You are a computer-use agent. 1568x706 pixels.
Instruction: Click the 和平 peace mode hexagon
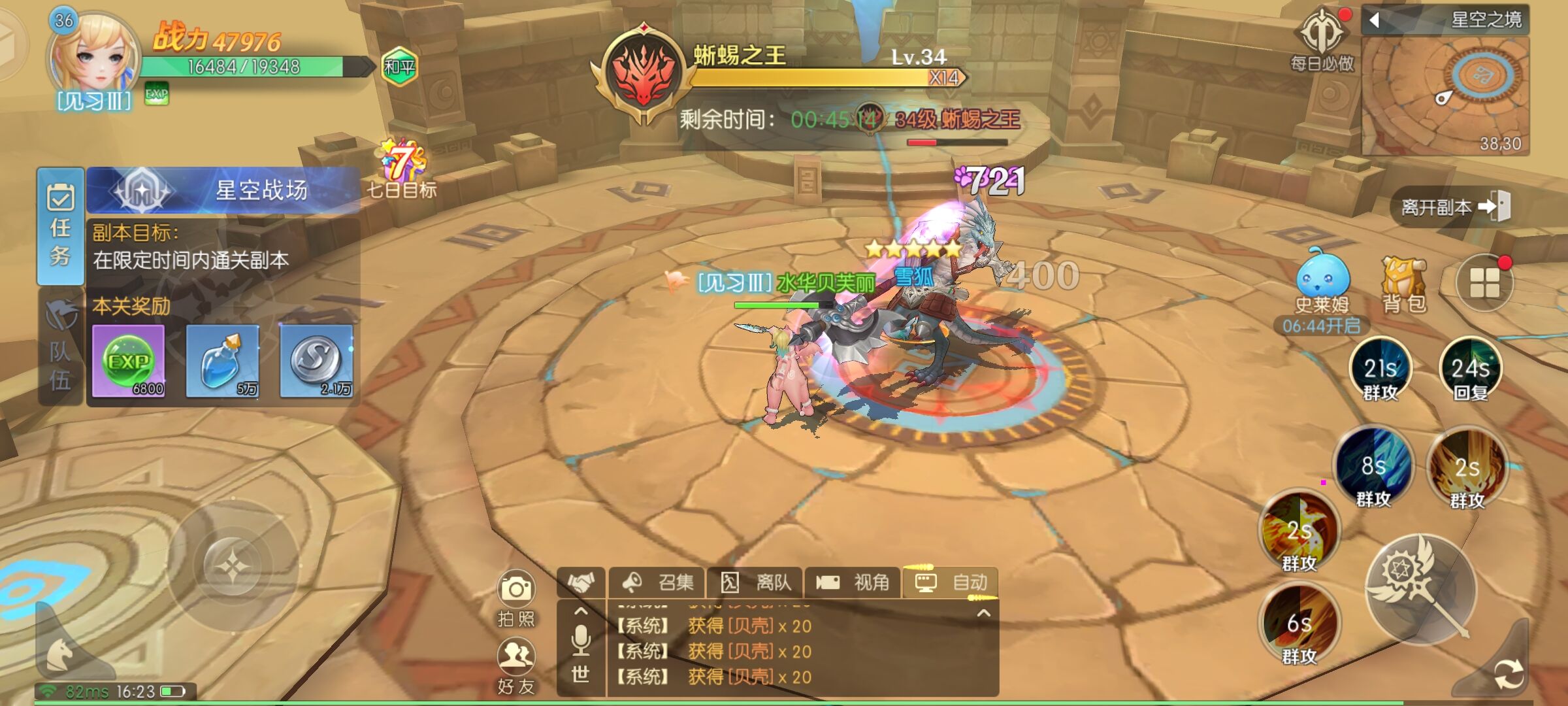coord(399,67)
